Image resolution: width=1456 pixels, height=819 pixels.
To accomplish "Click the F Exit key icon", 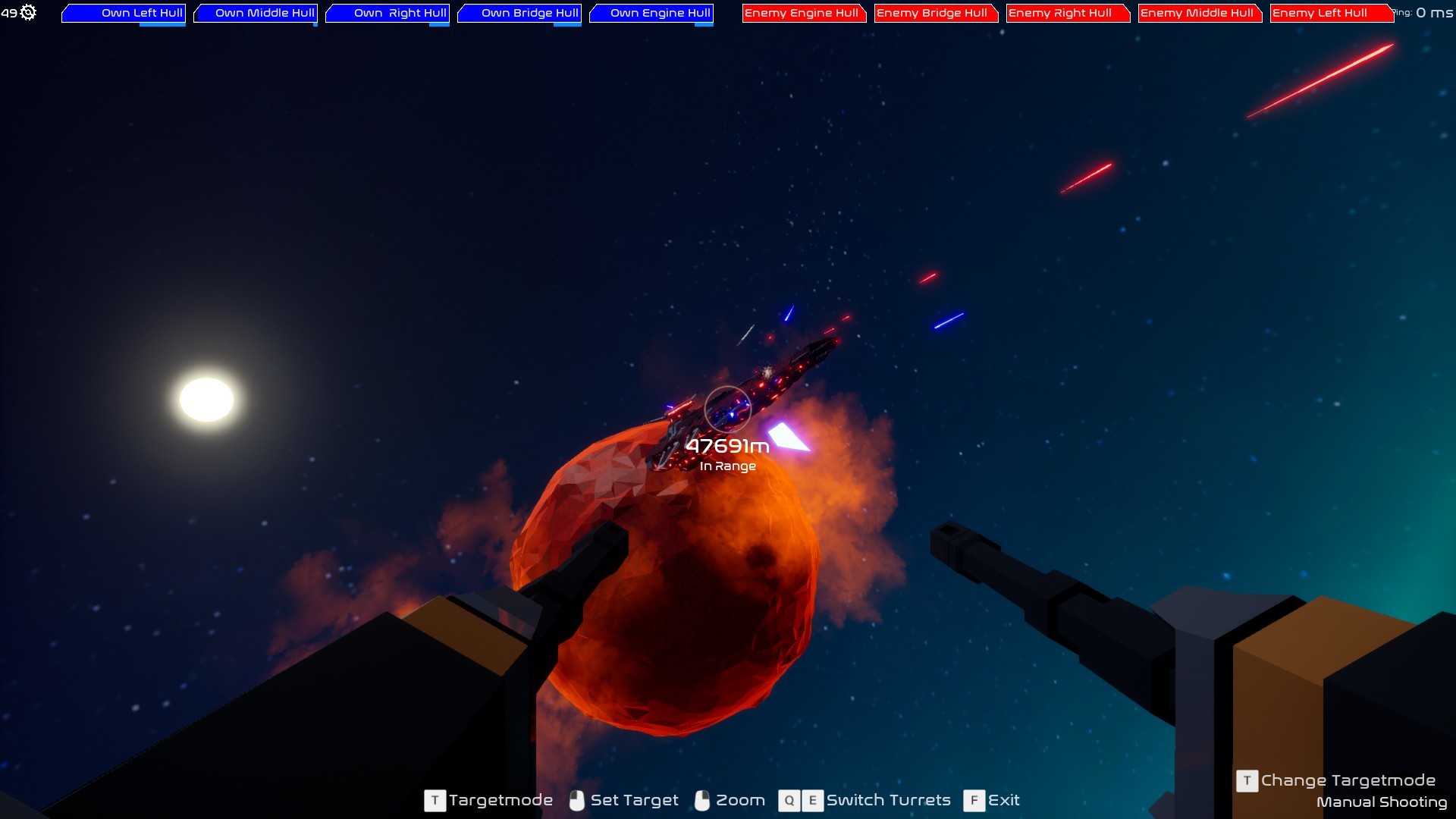I will (x=974, y=801).
